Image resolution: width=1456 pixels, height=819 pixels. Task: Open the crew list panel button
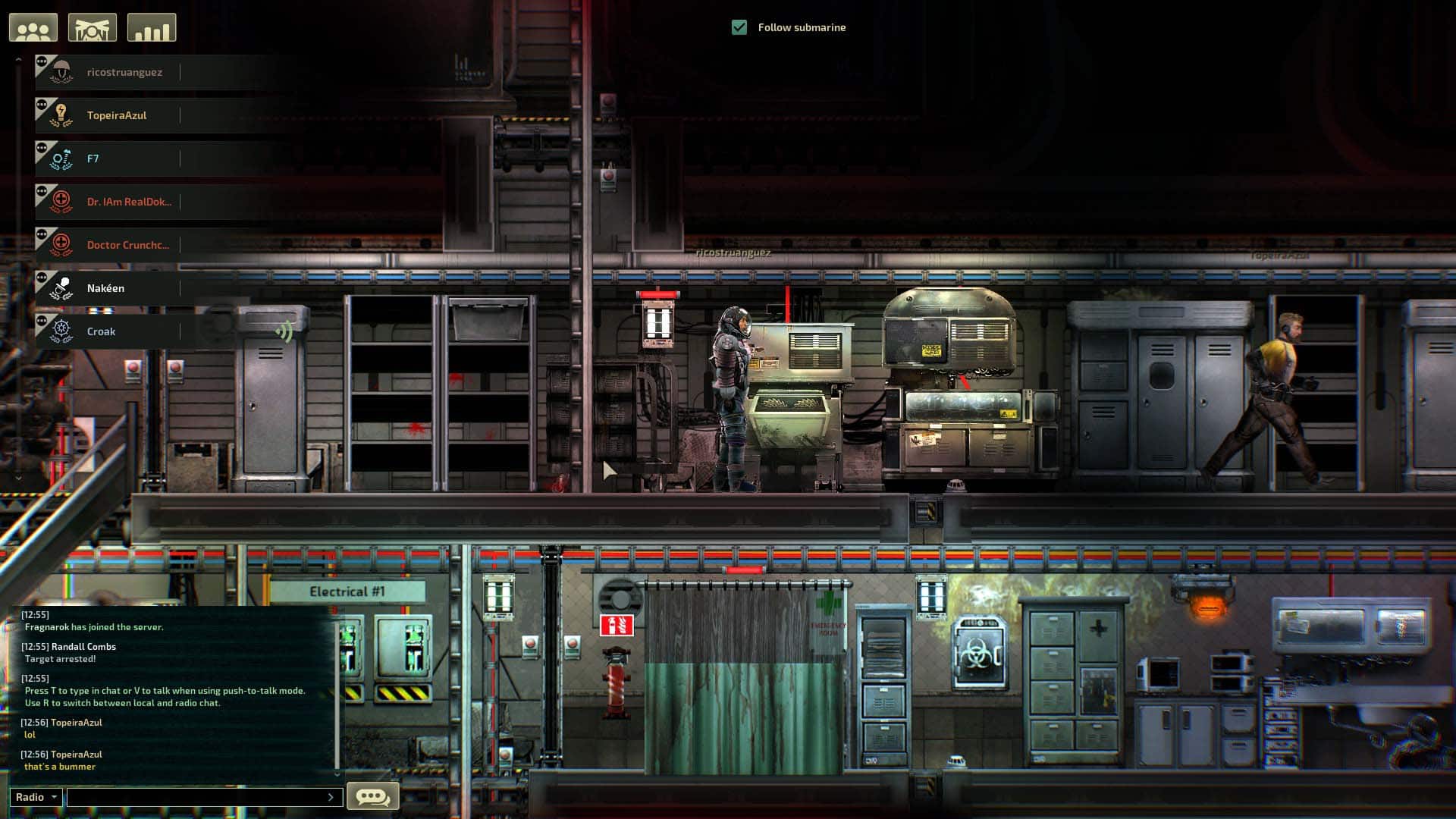33,28
